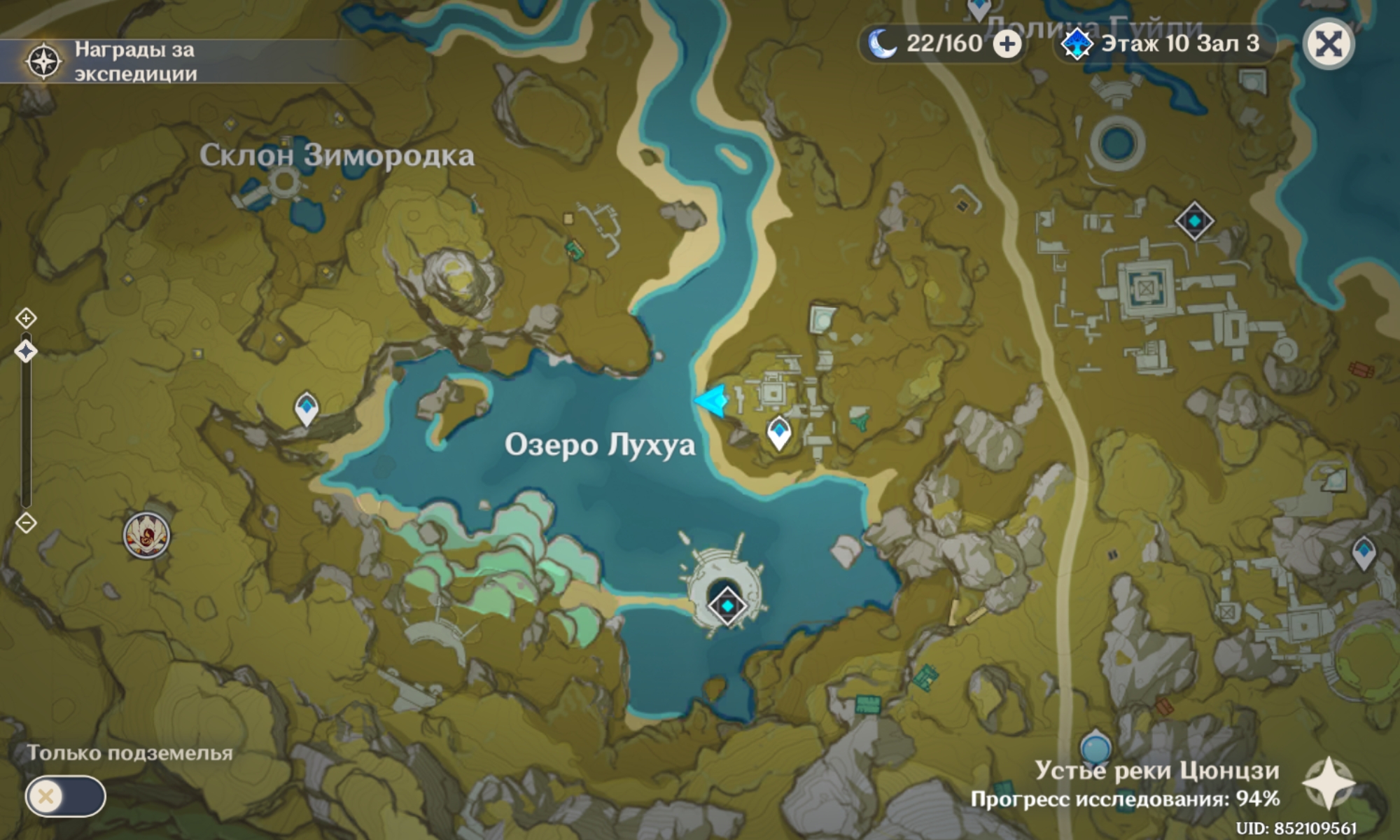Toggle the "Только подземелья" dungeons-only switch
Viewport: 1400px width, 840px height.
pos(65,796)
